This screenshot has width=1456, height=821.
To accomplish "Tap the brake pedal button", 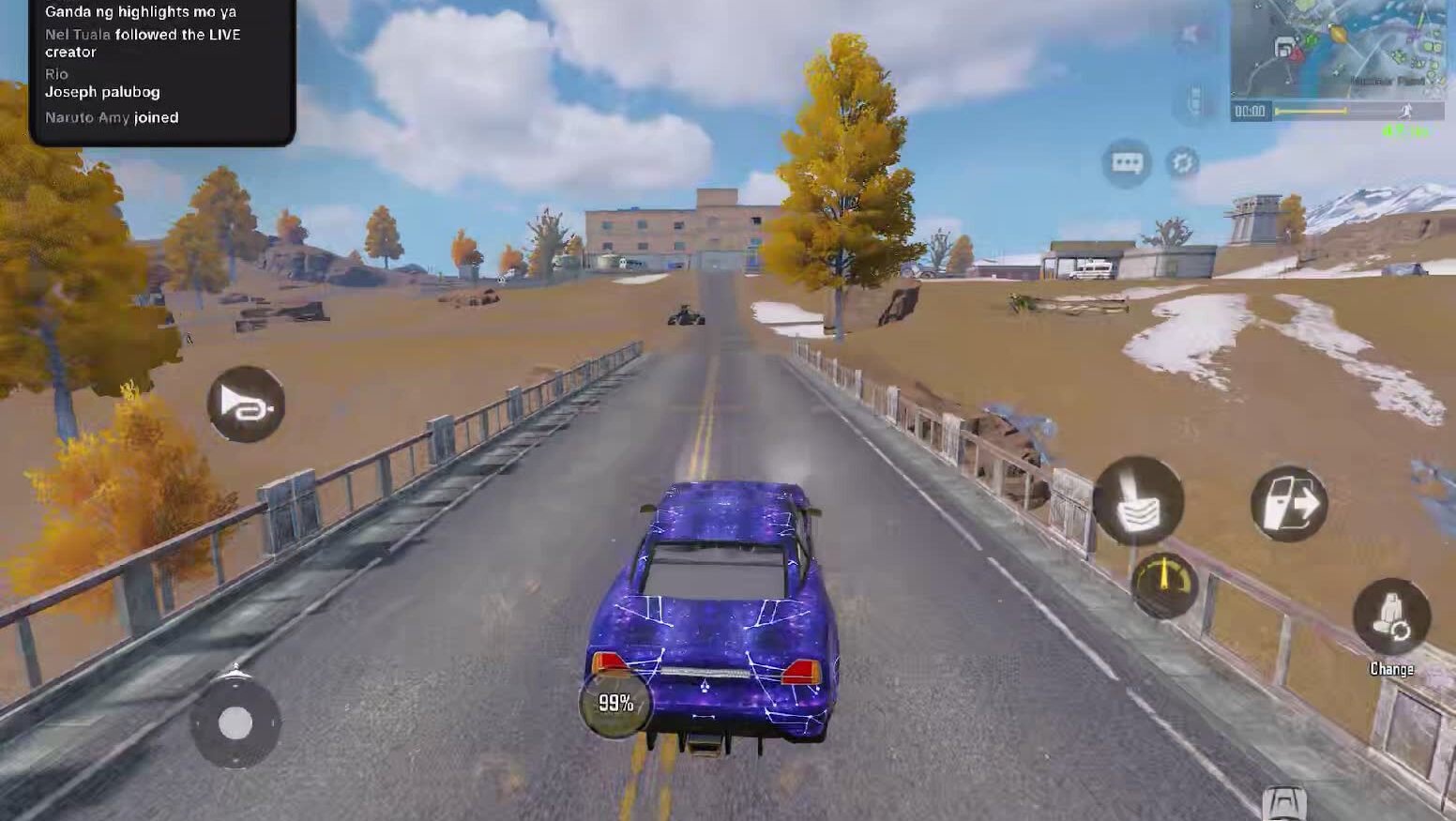I will pyautogui.click(x=1138, y=501).
